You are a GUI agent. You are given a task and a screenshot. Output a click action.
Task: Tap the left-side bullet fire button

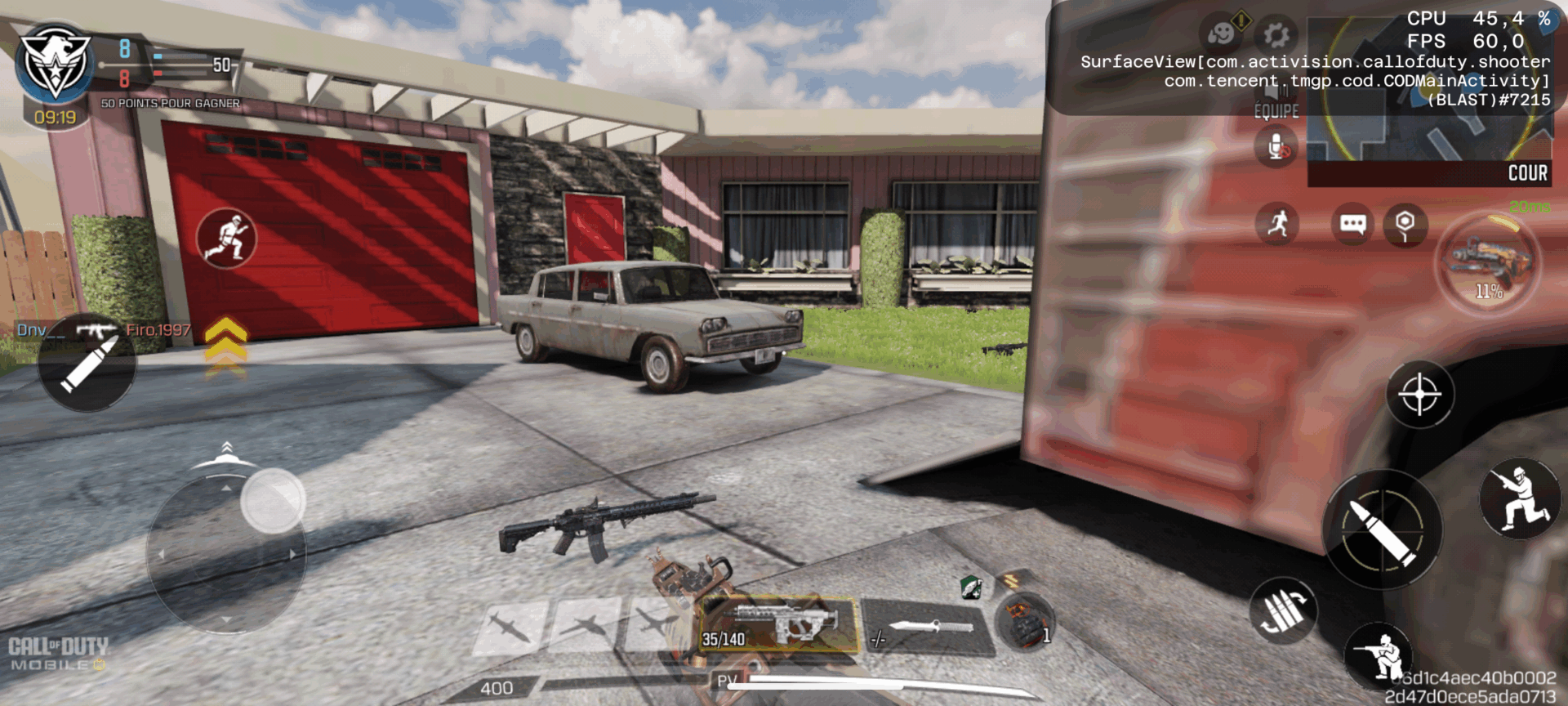(87, 364)
